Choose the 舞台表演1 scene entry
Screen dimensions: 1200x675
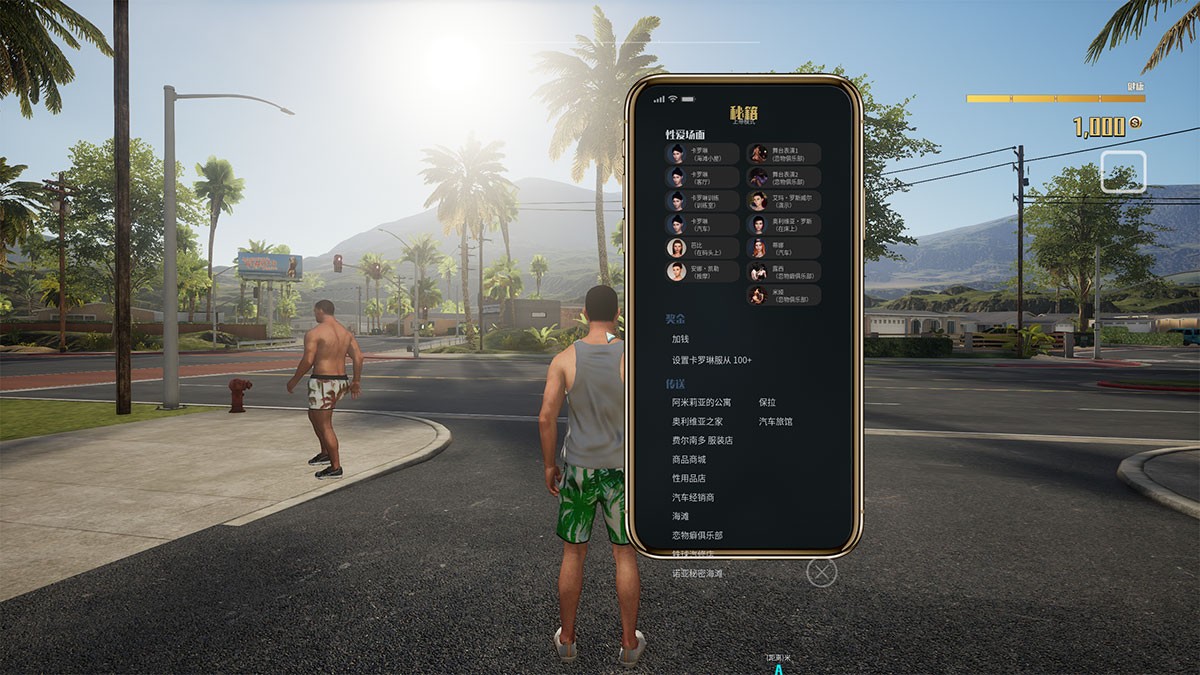[784, 154]
